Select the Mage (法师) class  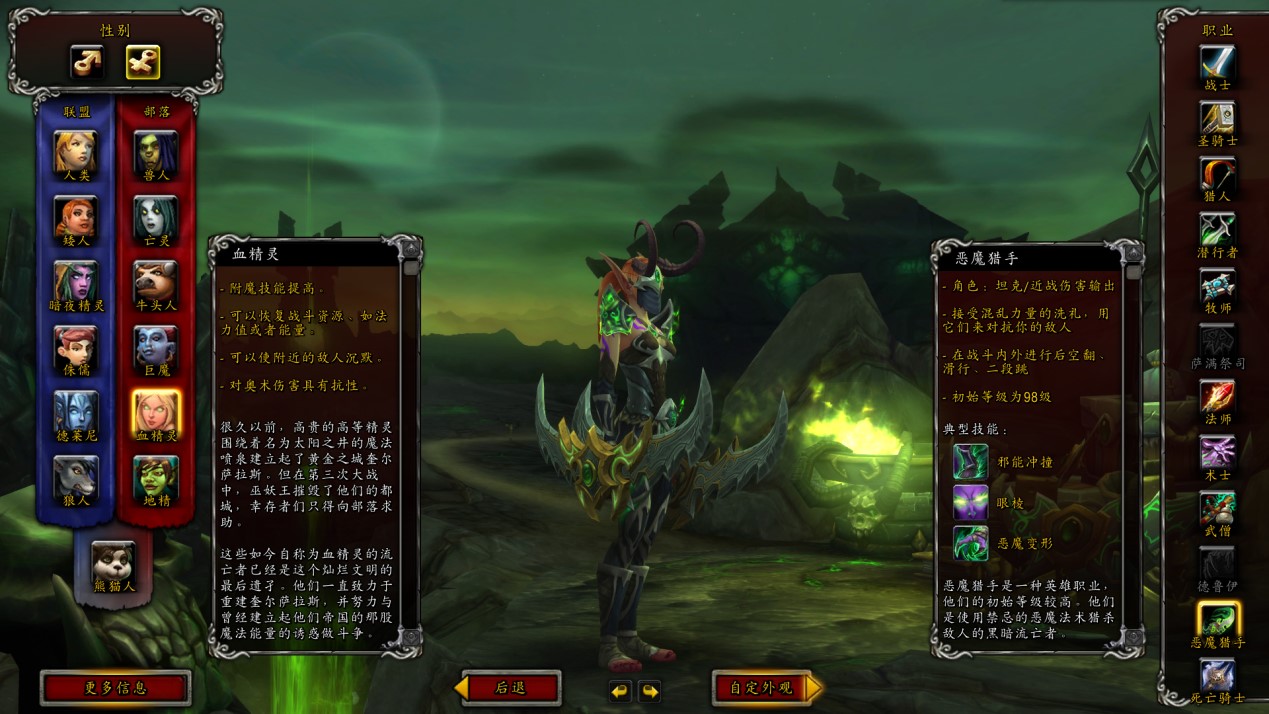pos(1217,397)
